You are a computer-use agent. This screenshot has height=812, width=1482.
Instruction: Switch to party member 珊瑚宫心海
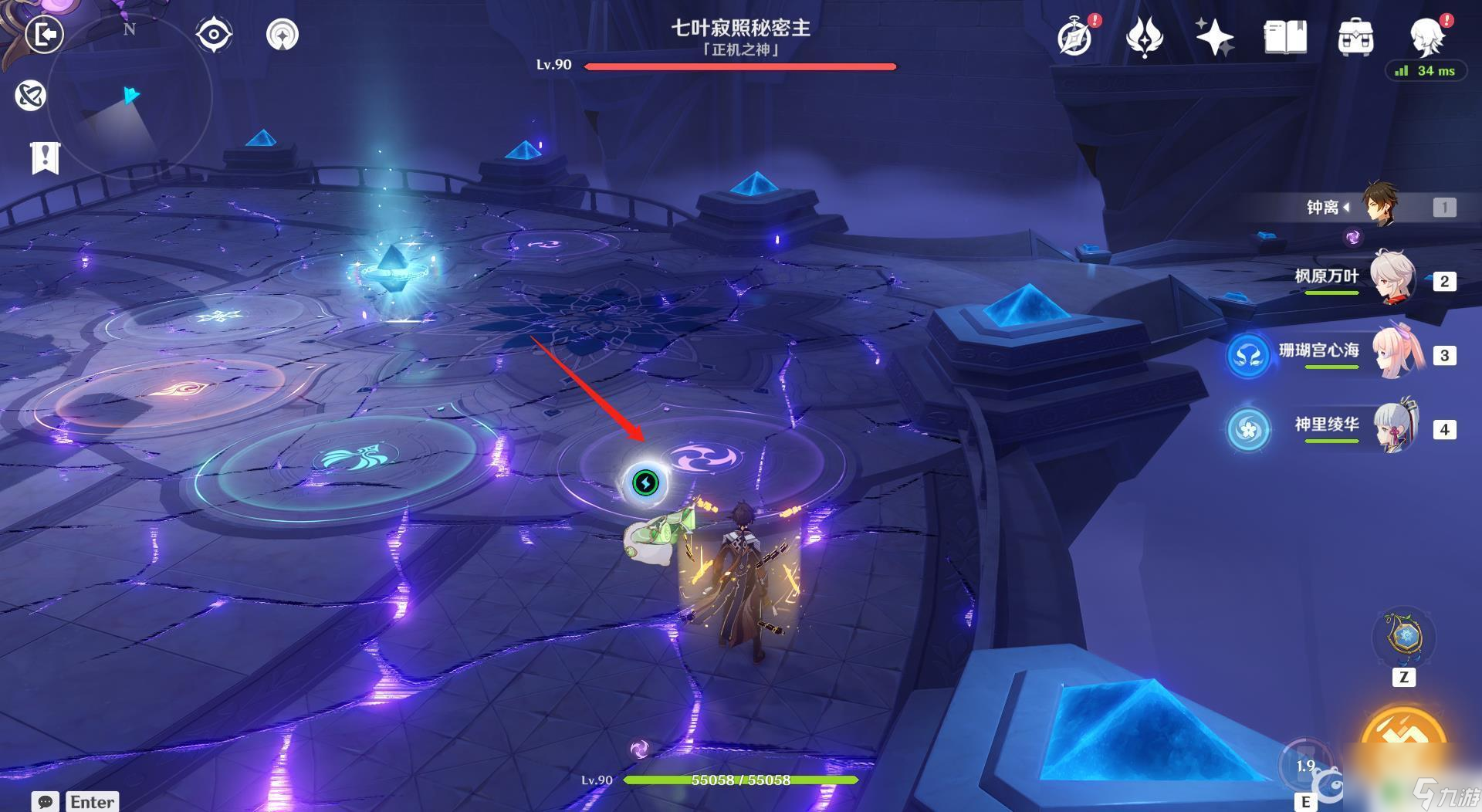1393,354
